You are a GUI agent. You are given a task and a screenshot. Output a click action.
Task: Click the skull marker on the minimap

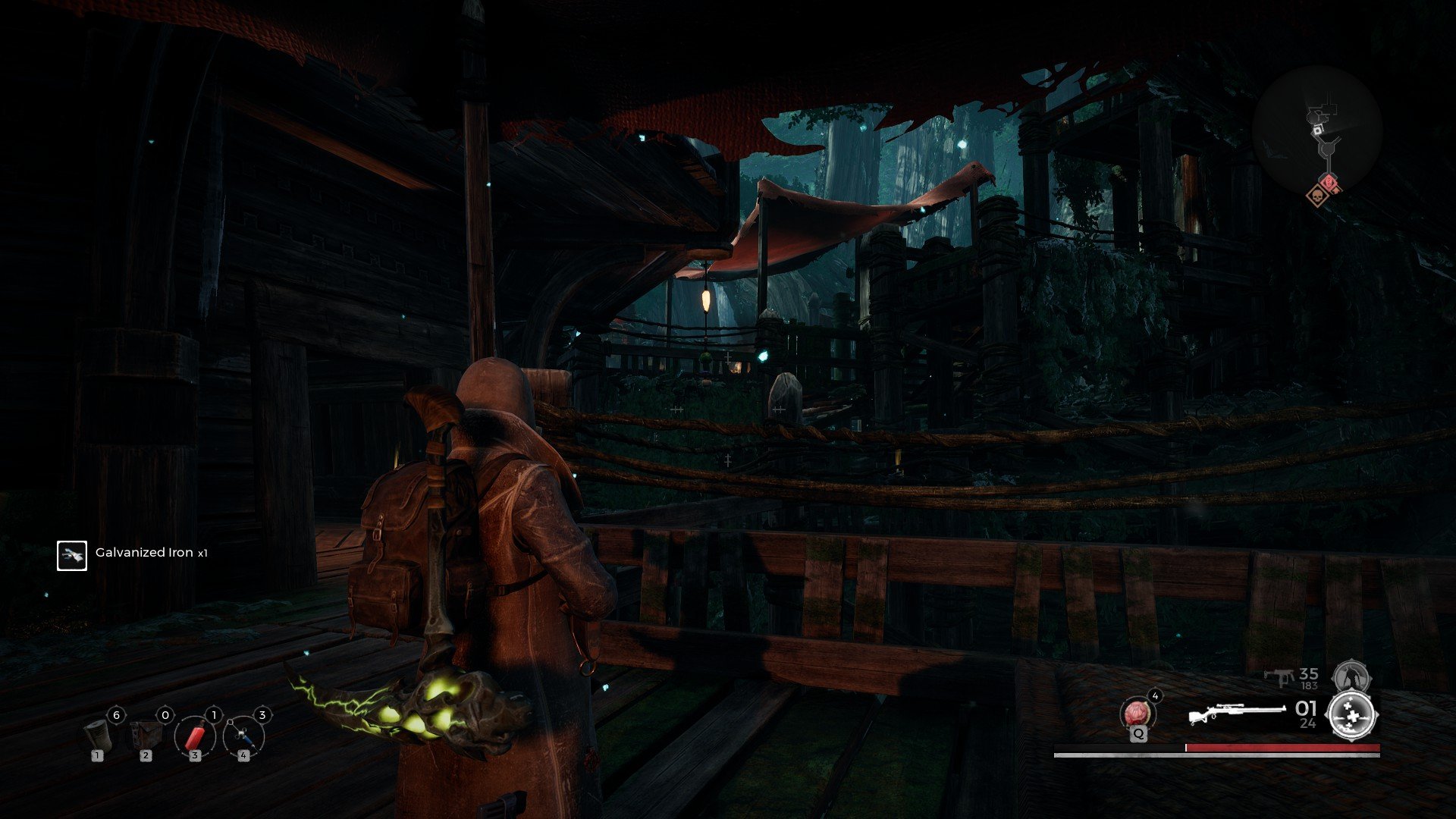click(1317, 196)
